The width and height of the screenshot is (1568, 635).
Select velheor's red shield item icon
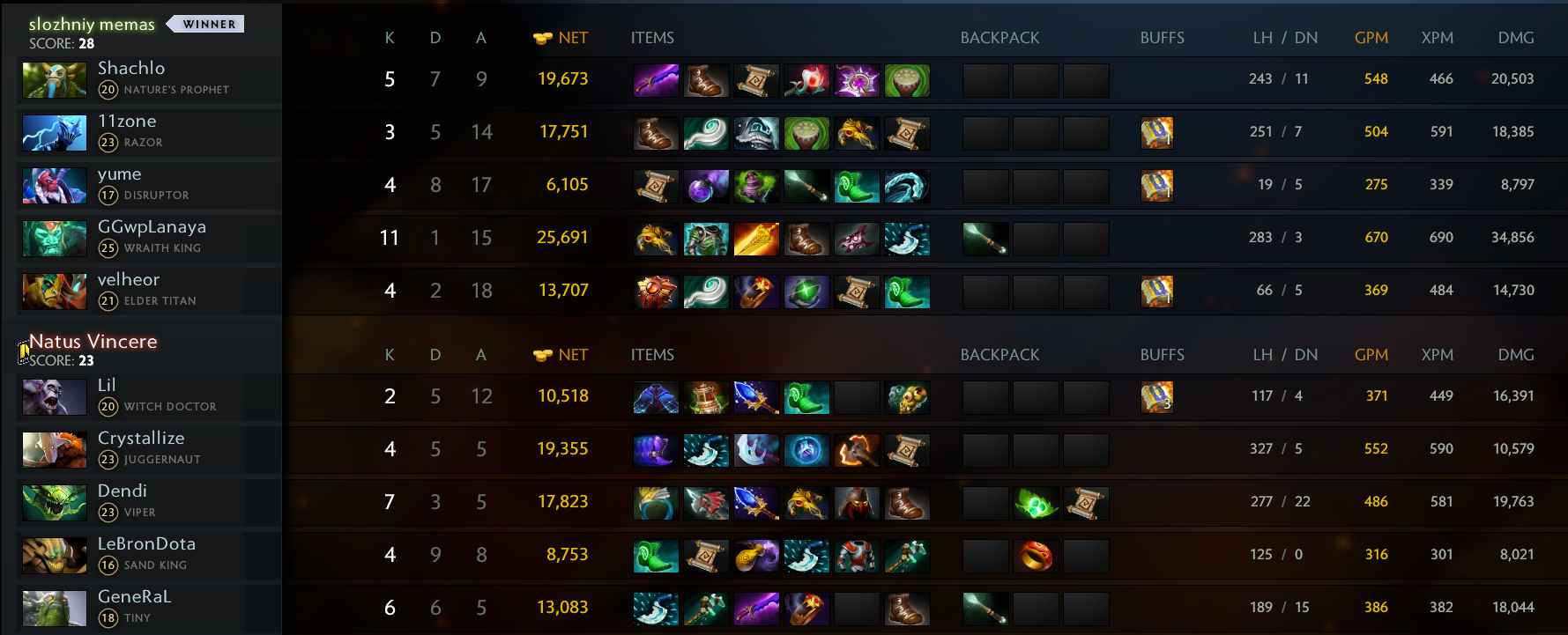click(x=656, y=292)
